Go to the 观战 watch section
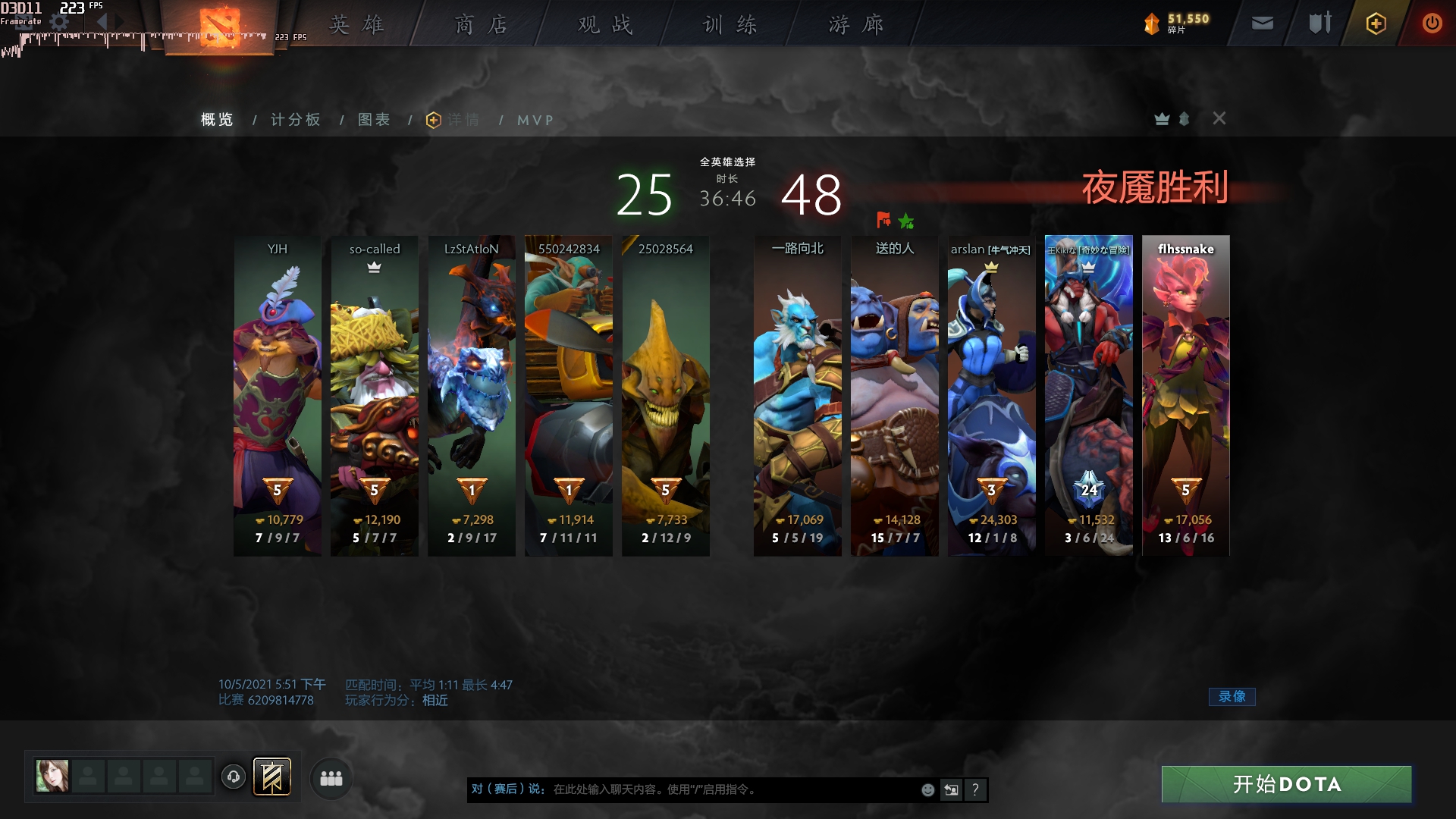The image size is (1456, 819). click(x=605, y=25)
